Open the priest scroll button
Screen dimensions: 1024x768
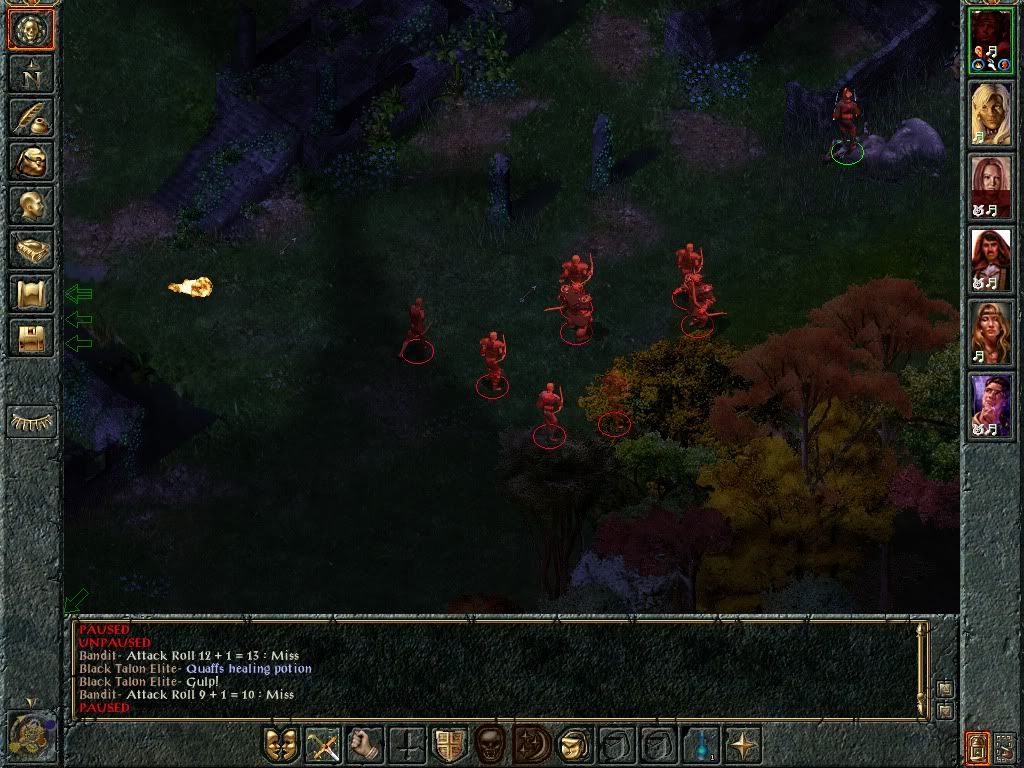tap(31, 293)
